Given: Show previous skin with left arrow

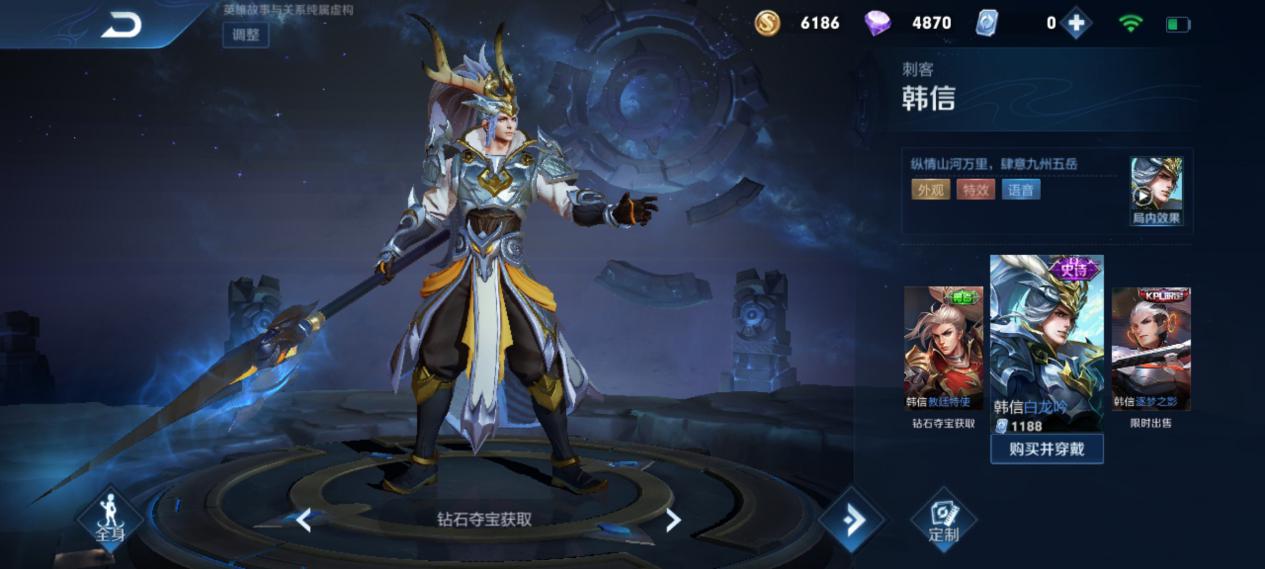Looking at the screenshot, I should click(304, 520).
